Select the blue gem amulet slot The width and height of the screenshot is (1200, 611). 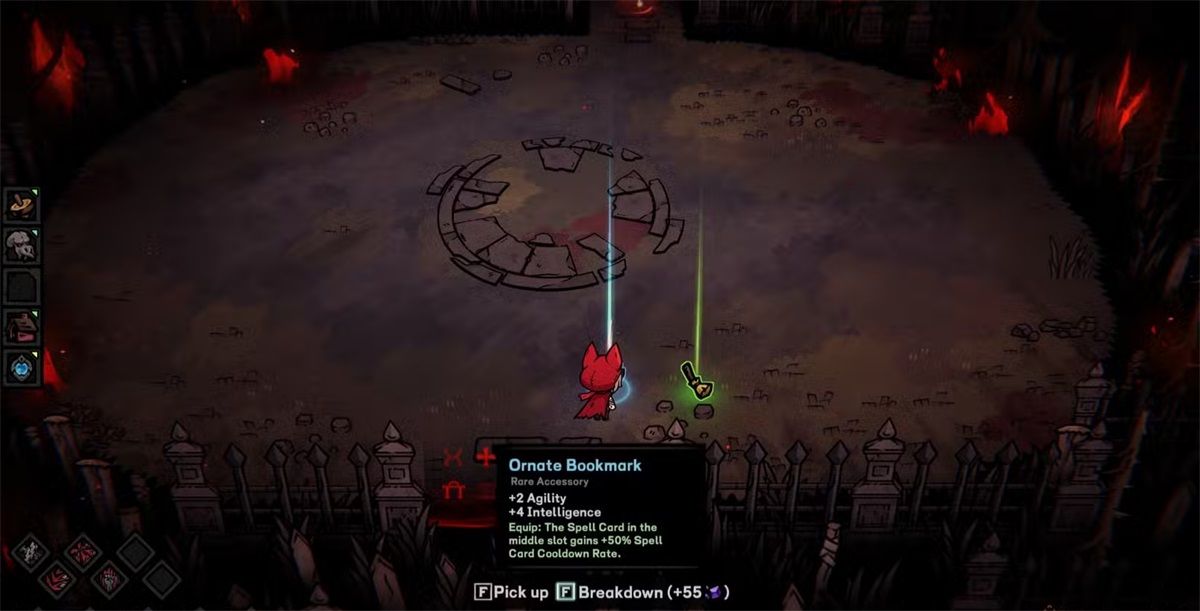pos(21,366)
